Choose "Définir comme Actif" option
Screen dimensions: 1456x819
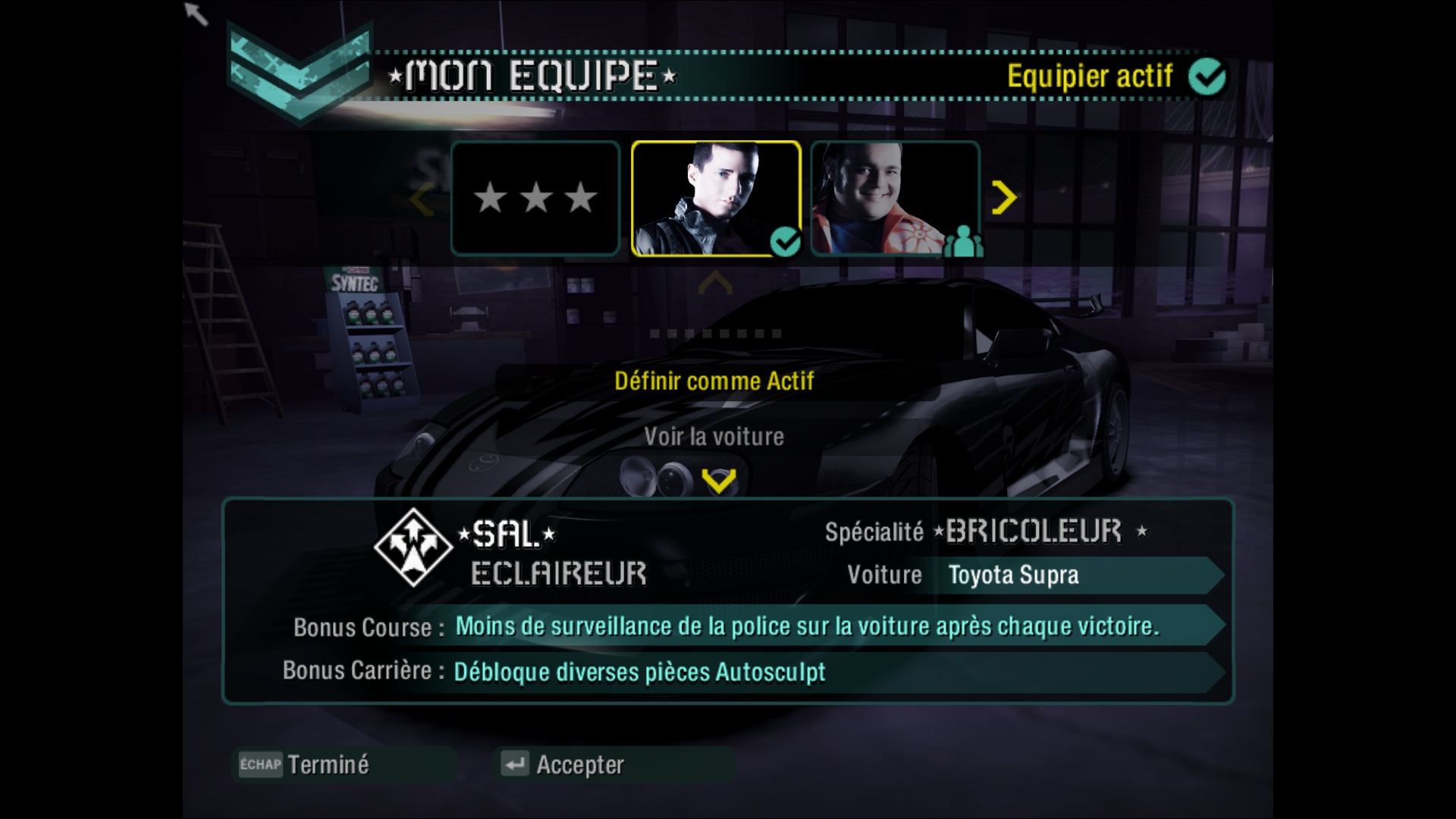click(x=714, y=381)
